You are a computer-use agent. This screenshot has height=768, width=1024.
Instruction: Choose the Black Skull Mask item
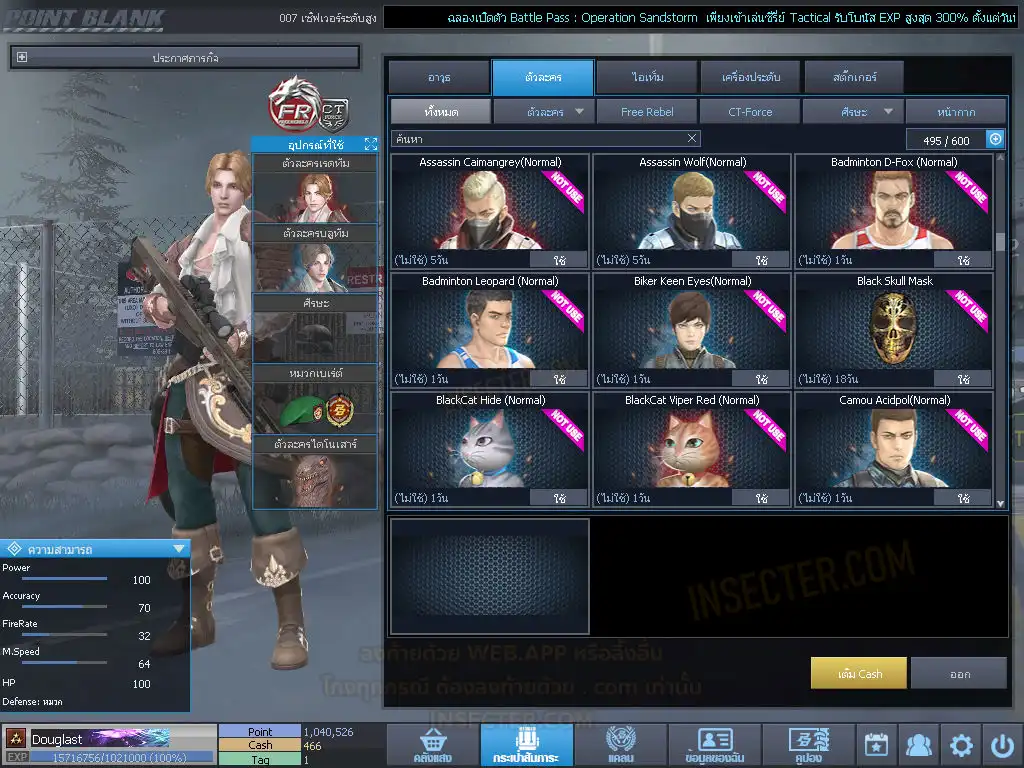click(x=894, y=329)
